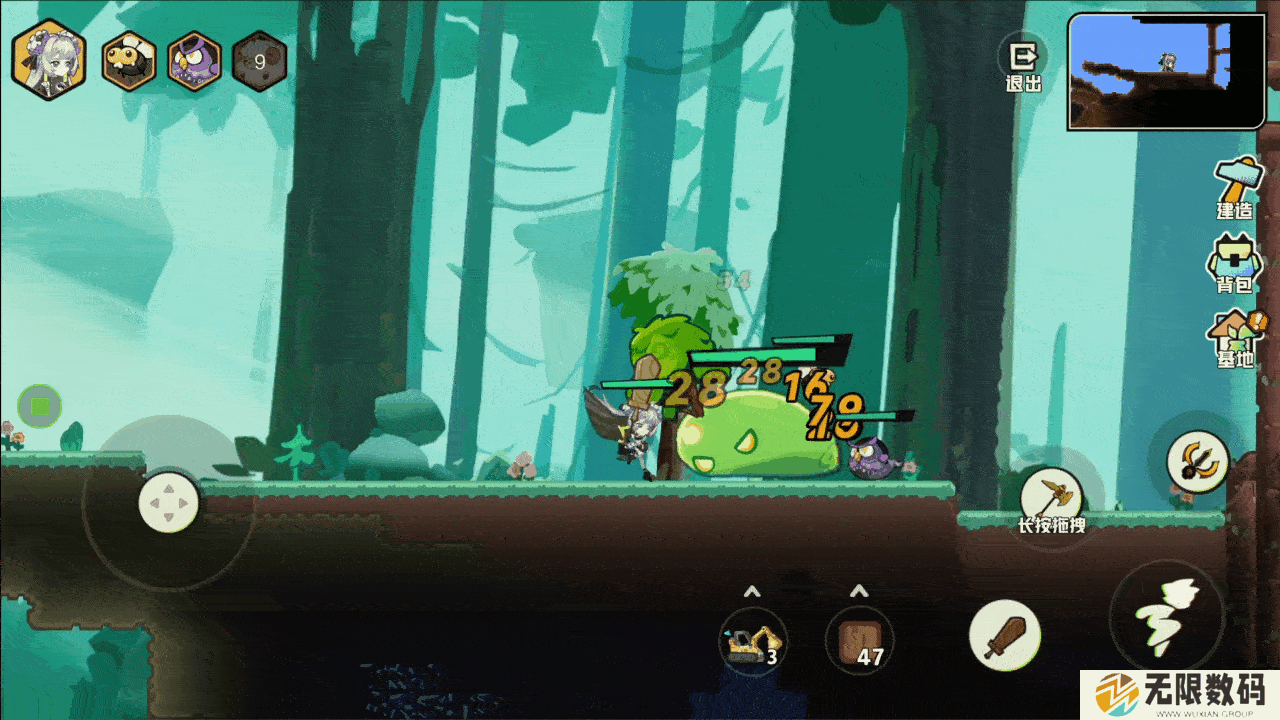Select the portrait slot marked 9

pyautogui.click(x=259, y=61)
